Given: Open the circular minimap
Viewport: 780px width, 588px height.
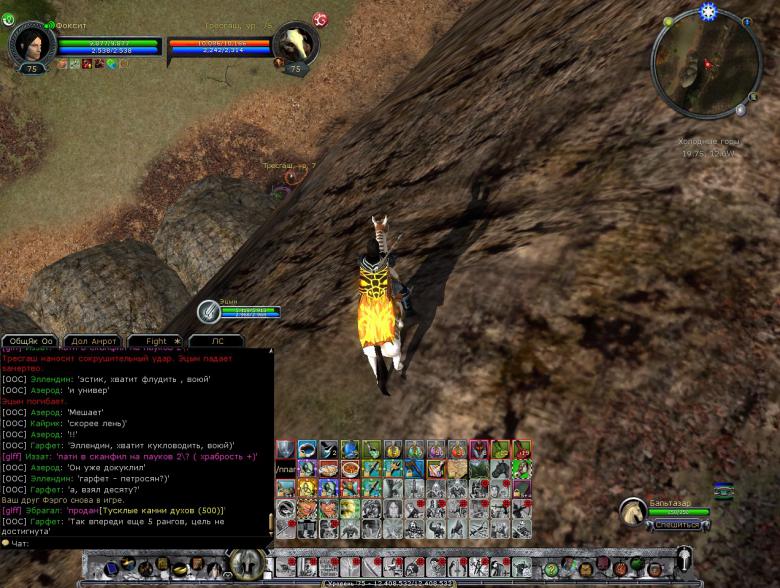Looking at the screenshot, I should click(x=706, y=63).
